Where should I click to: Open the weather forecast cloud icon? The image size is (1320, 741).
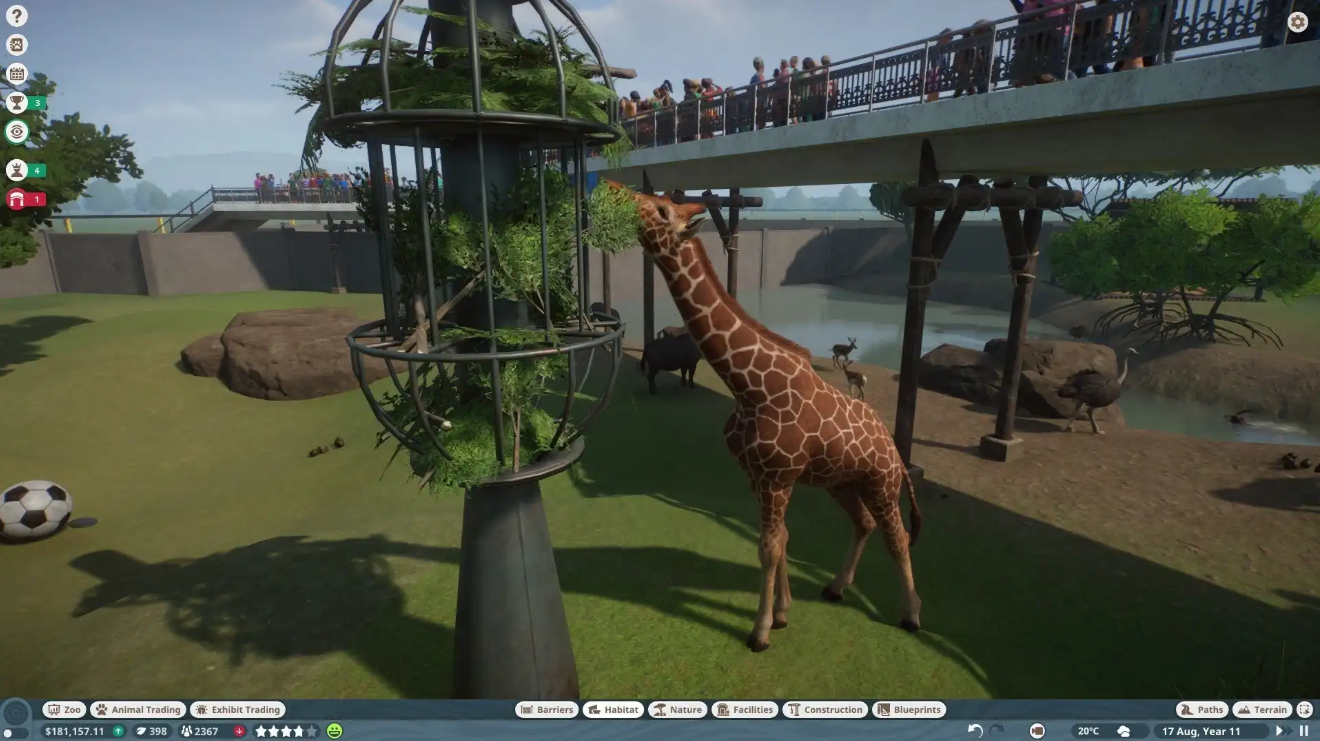(1124, 731)
